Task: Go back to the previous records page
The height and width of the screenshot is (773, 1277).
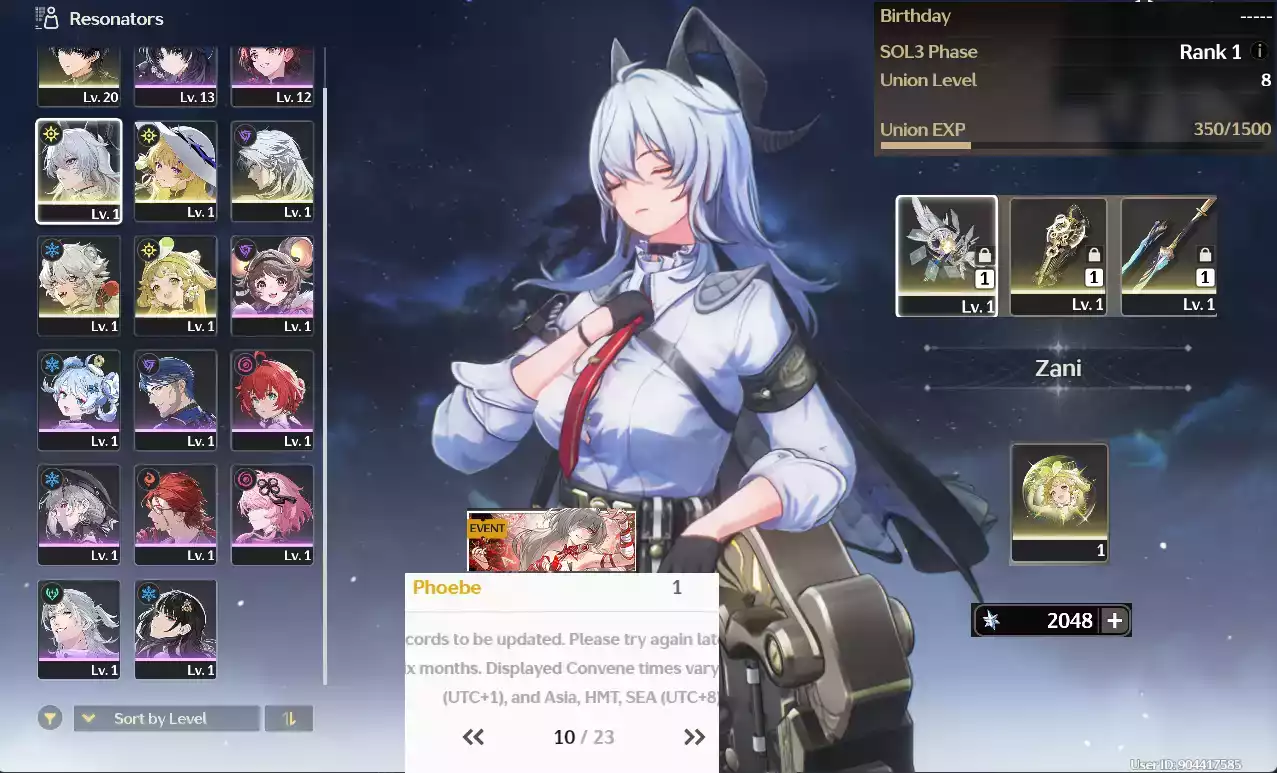Action: [x=473, y=737]
